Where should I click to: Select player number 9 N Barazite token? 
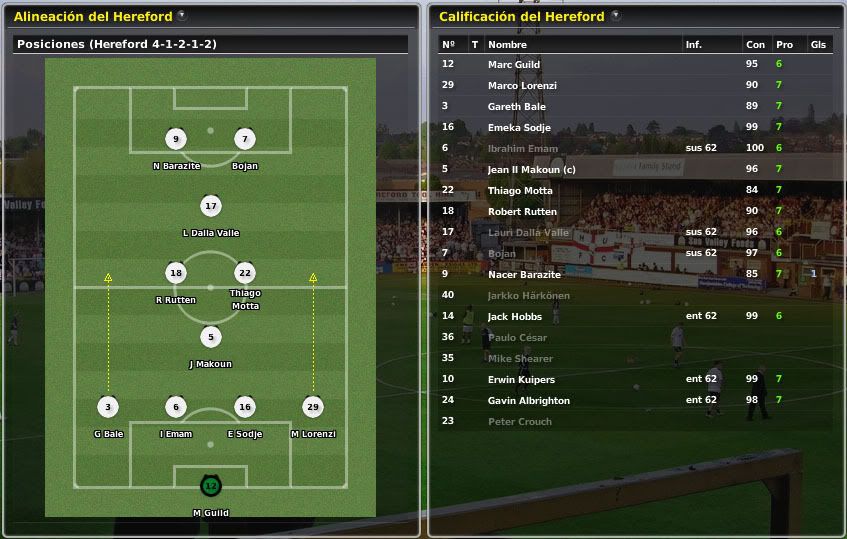click(x=177, y=139)
